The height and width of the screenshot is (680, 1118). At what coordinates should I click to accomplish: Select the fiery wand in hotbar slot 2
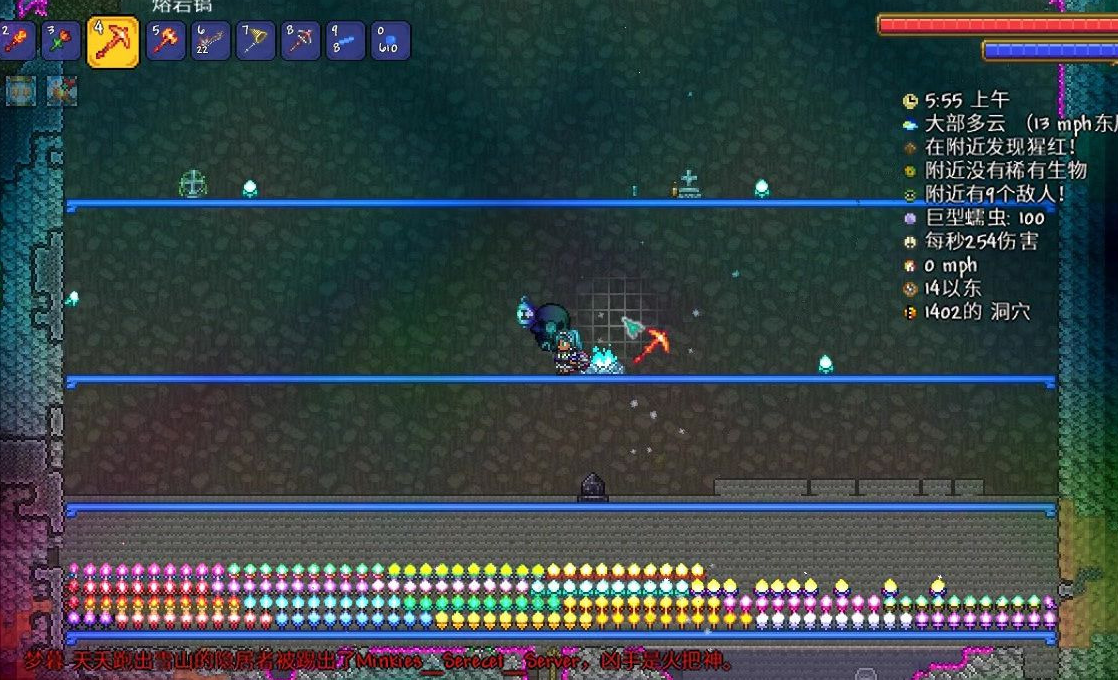[x=18, y=41]
